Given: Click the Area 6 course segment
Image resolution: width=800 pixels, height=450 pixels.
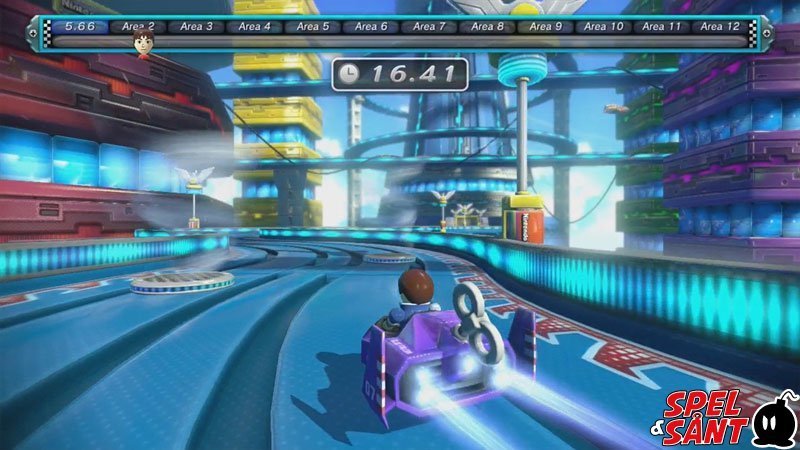Looking at the screenshot, I should [x=370, y=26].
